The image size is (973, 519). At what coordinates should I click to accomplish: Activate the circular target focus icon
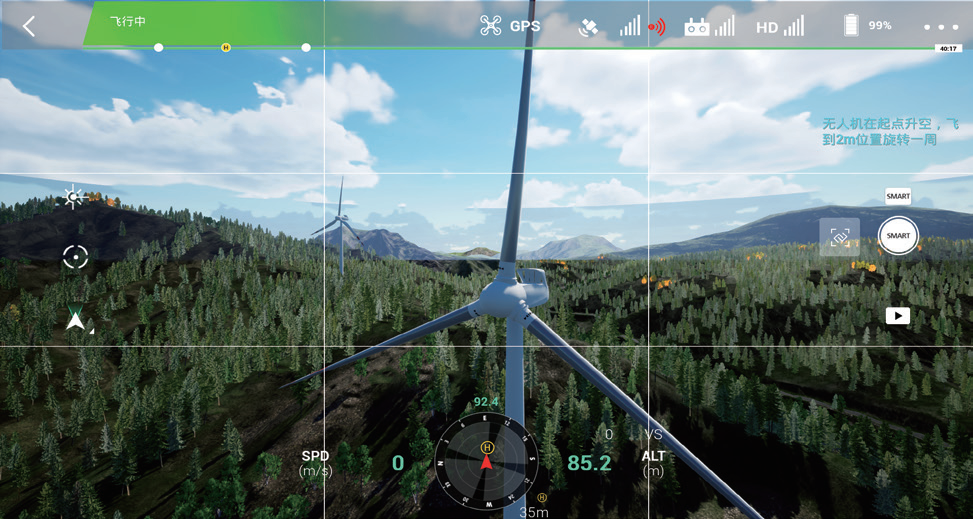[x=75, y=257]
